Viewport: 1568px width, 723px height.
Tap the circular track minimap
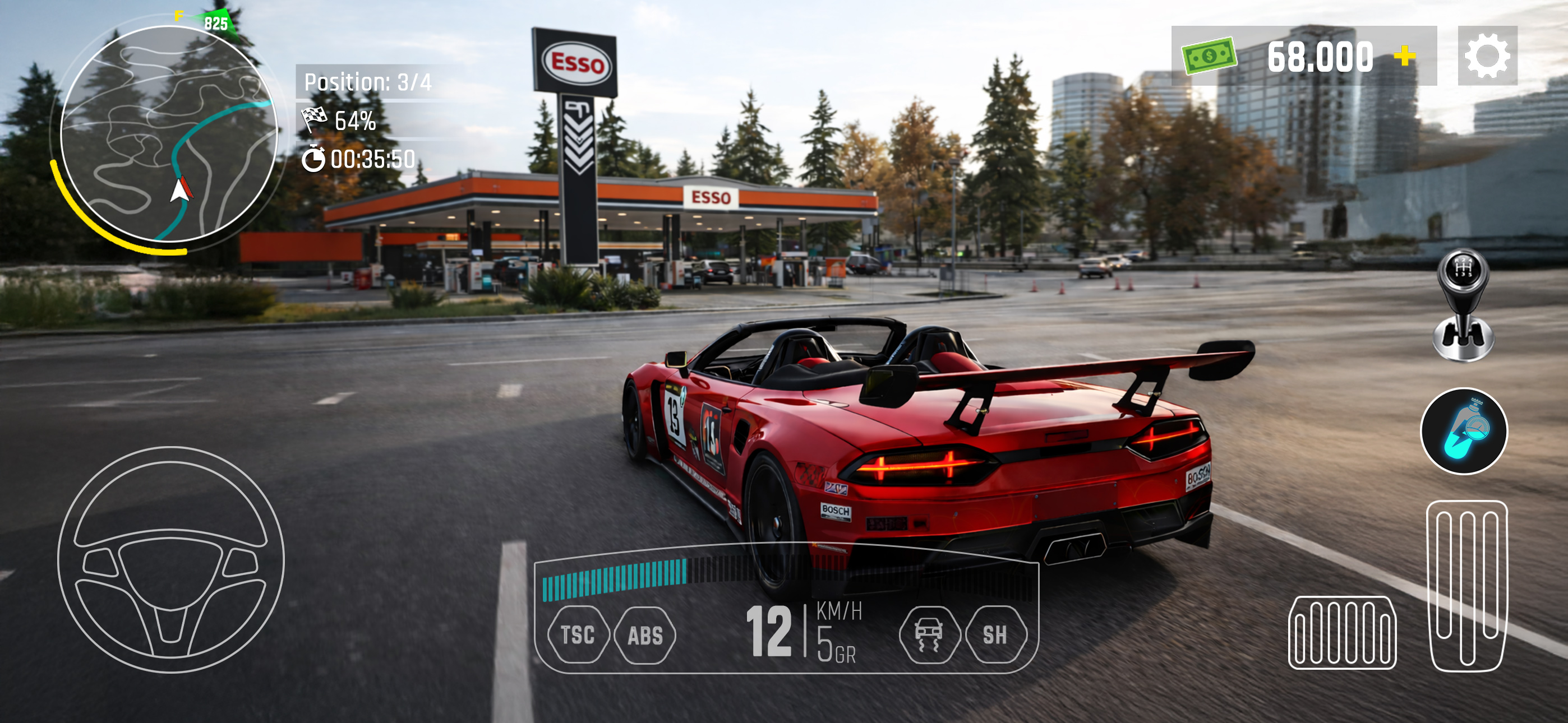tap(169, 134)
